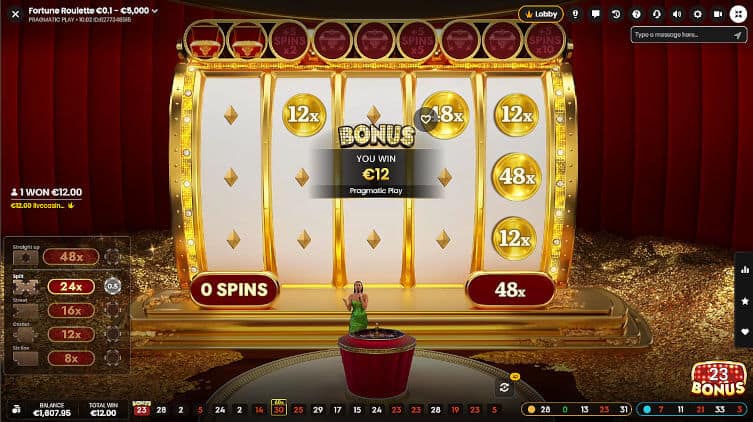Toggle the video camera icon

coord(717,14)
